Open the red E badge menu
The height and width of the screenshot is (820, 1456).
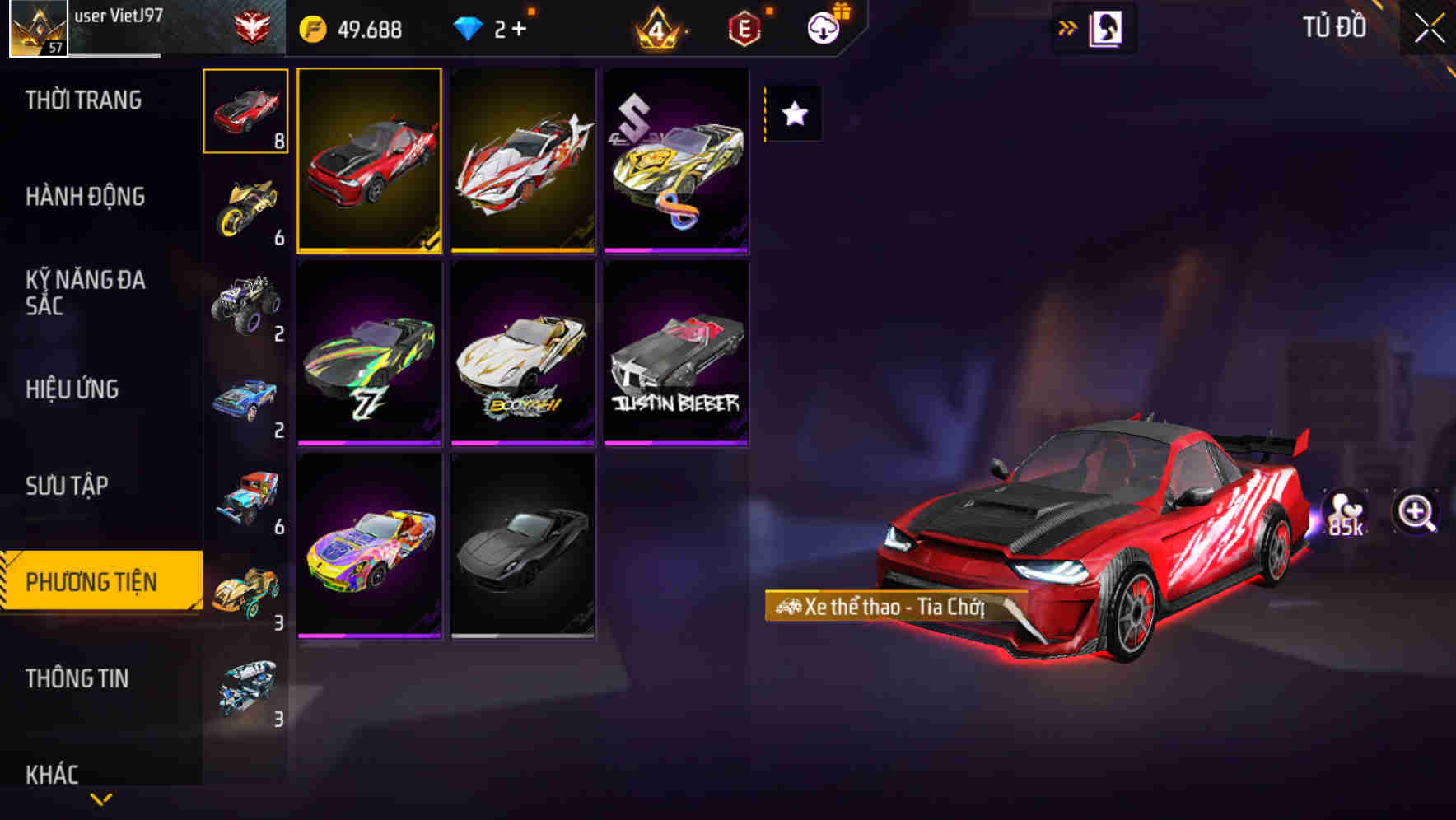tap(744, 27)
